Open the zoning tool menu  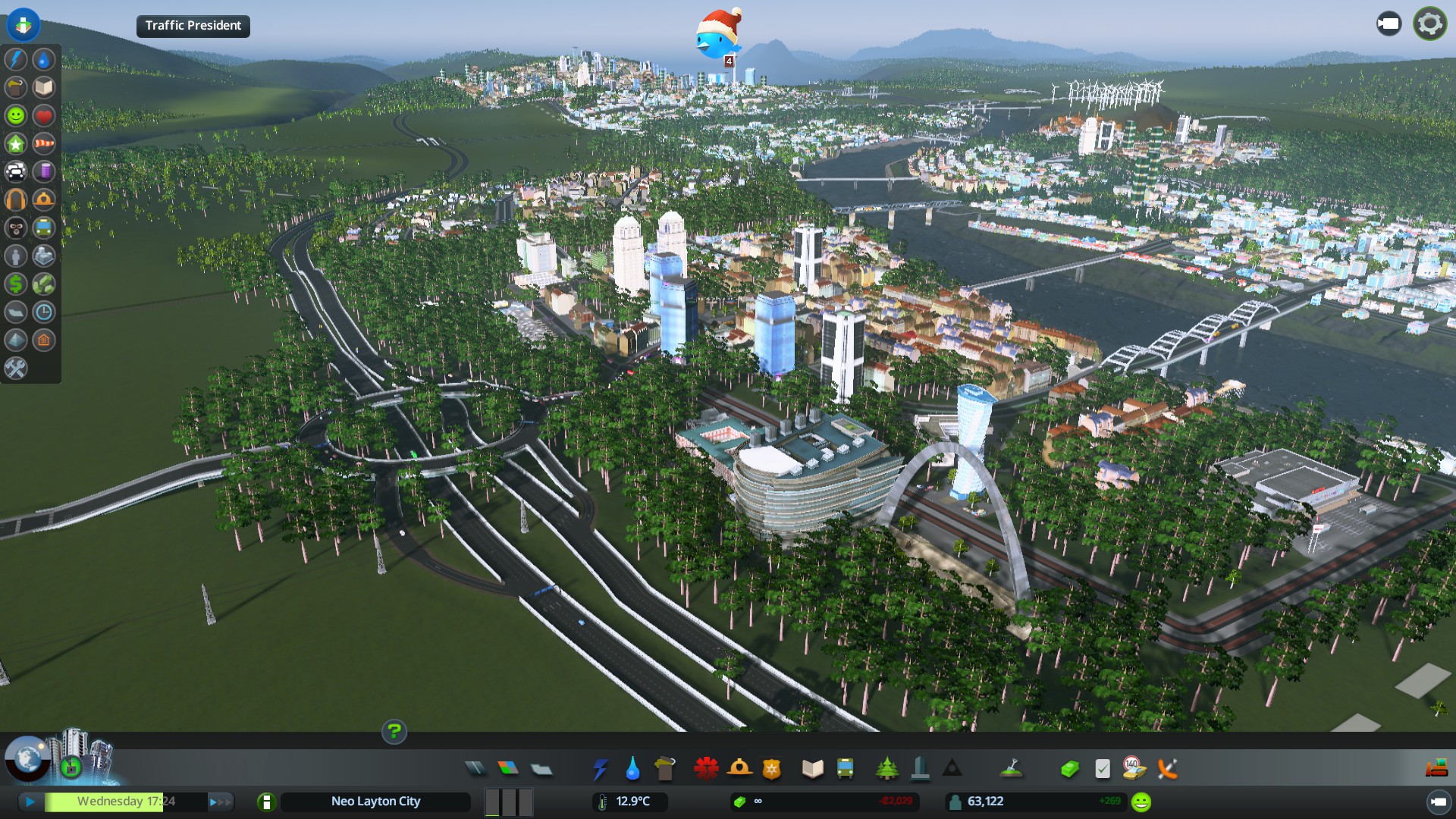(x=508, y=769)
